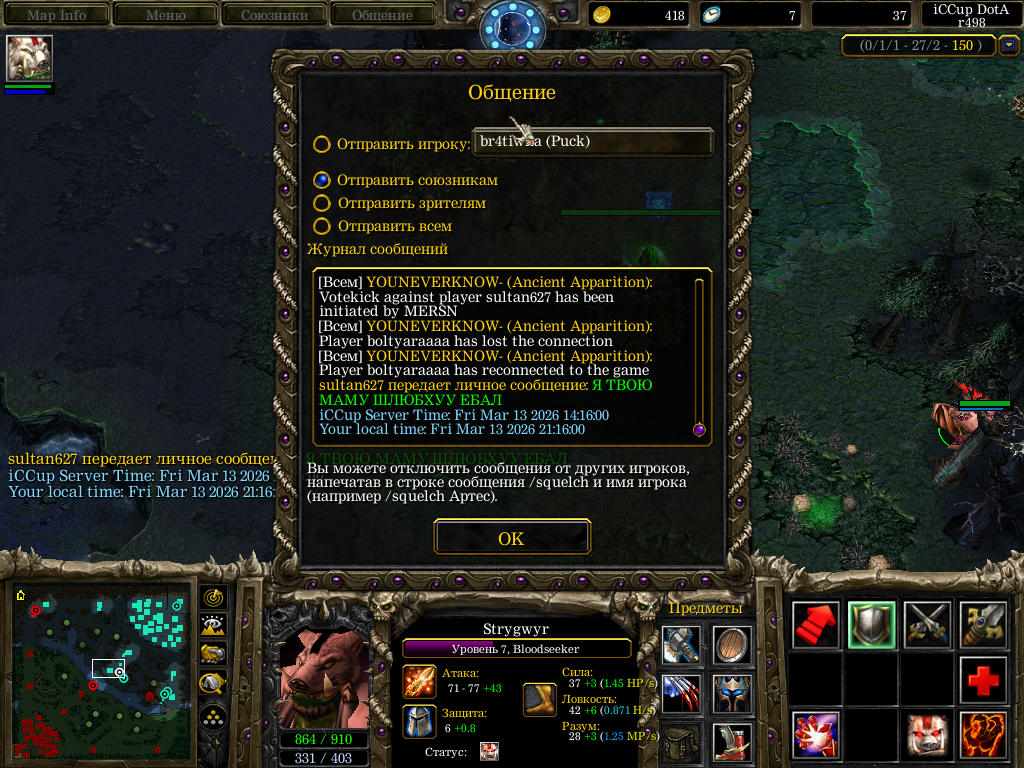Screen dimensions: 1024x768
Task: Click the Общение chat log button
Action: 382,15
